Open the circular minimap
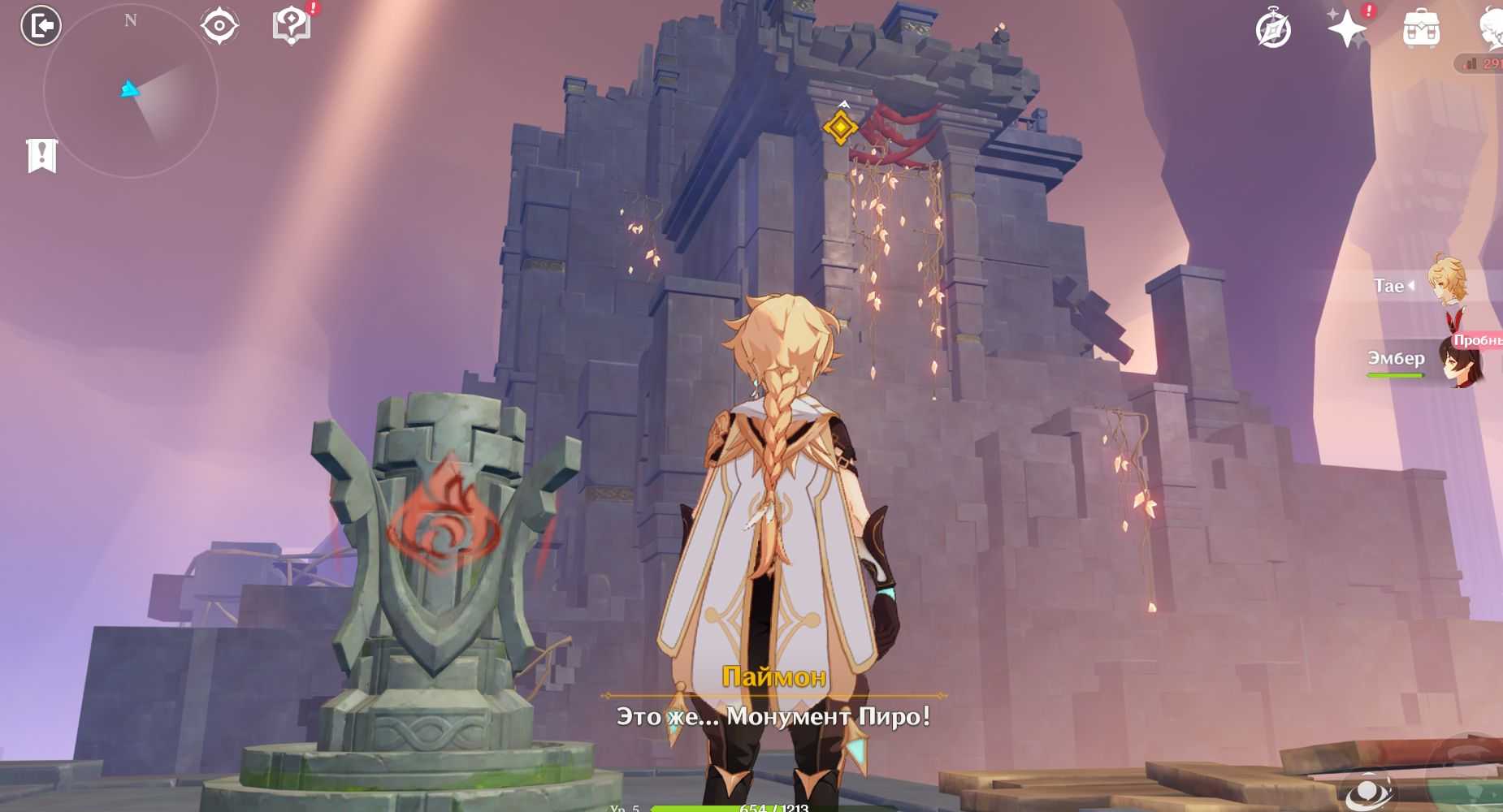The width and height of the screenshot is (1503, 812). click(x=130, y=91)
